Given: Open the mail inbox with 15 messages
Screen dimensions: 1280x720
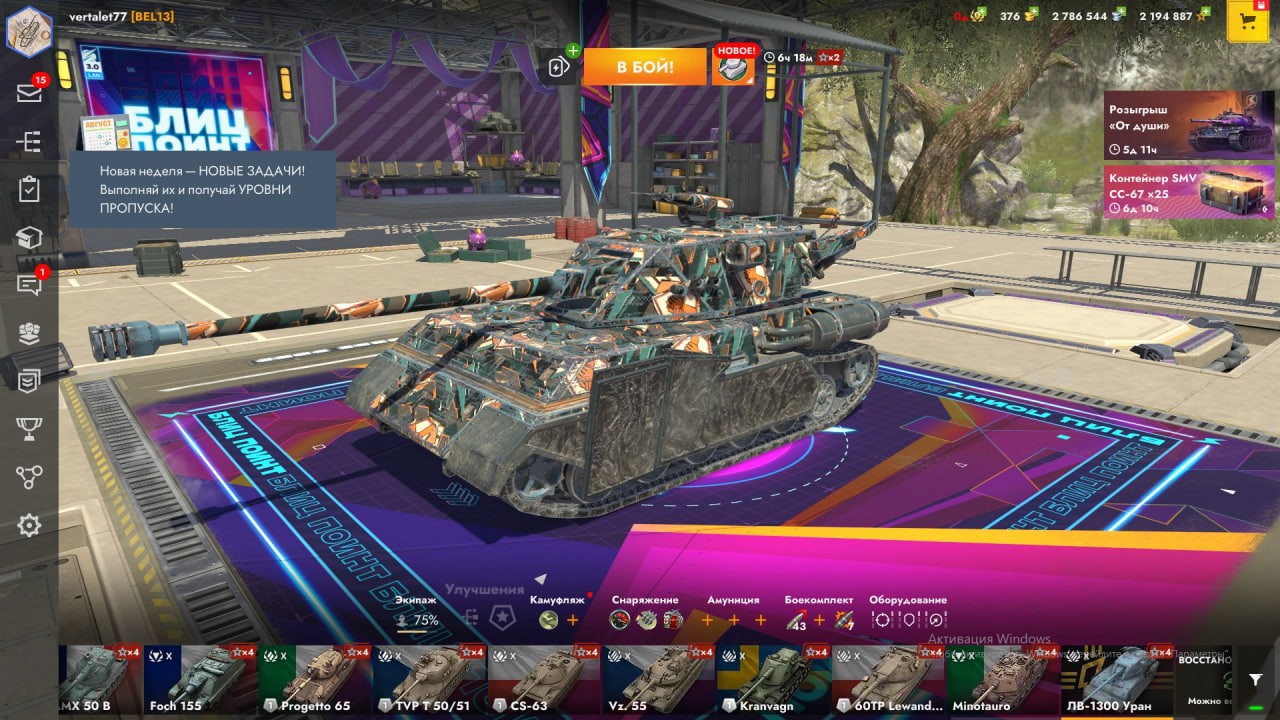Looking at the screenshot, I should pos(29,93).
